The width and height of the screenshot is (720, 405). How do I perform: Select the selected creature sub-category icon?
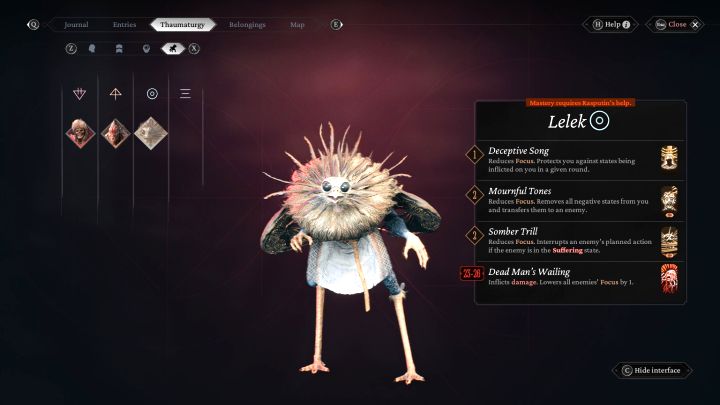172,47
